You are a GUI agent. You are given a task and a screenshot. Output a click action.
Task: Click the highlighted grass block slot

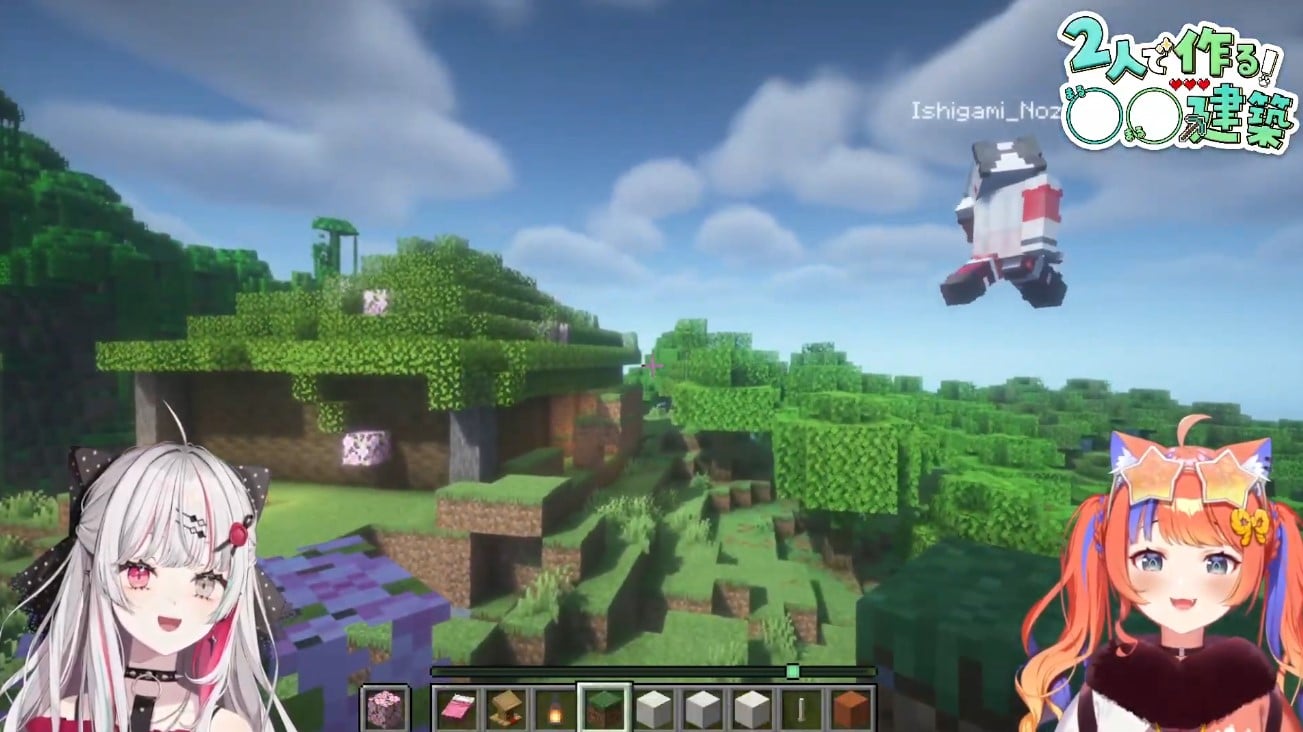(604, 708)
